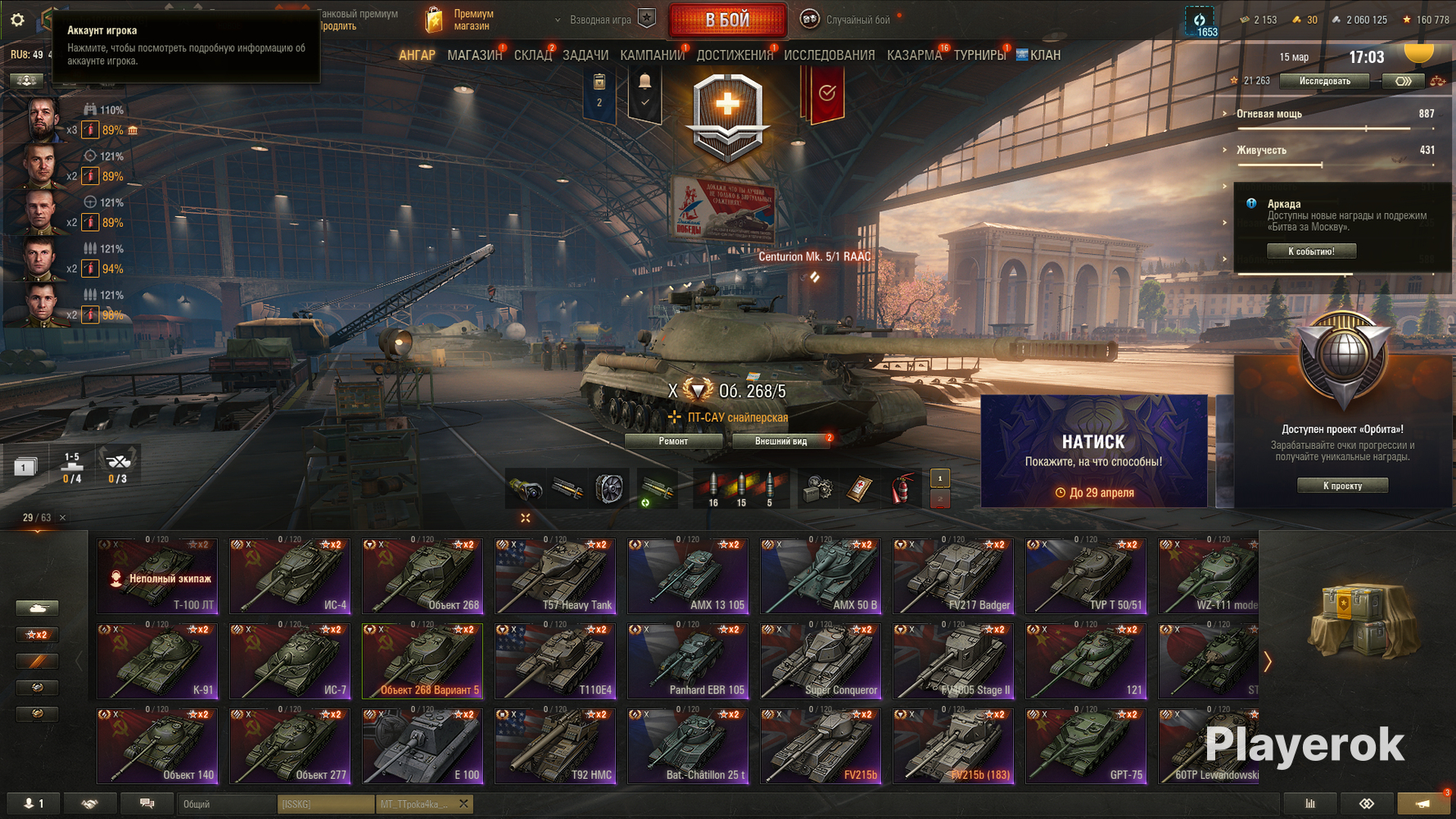The image size is (1456, 819).
Task: Pick the Super Conqueror from the carousel
Action: pos(821,661)
